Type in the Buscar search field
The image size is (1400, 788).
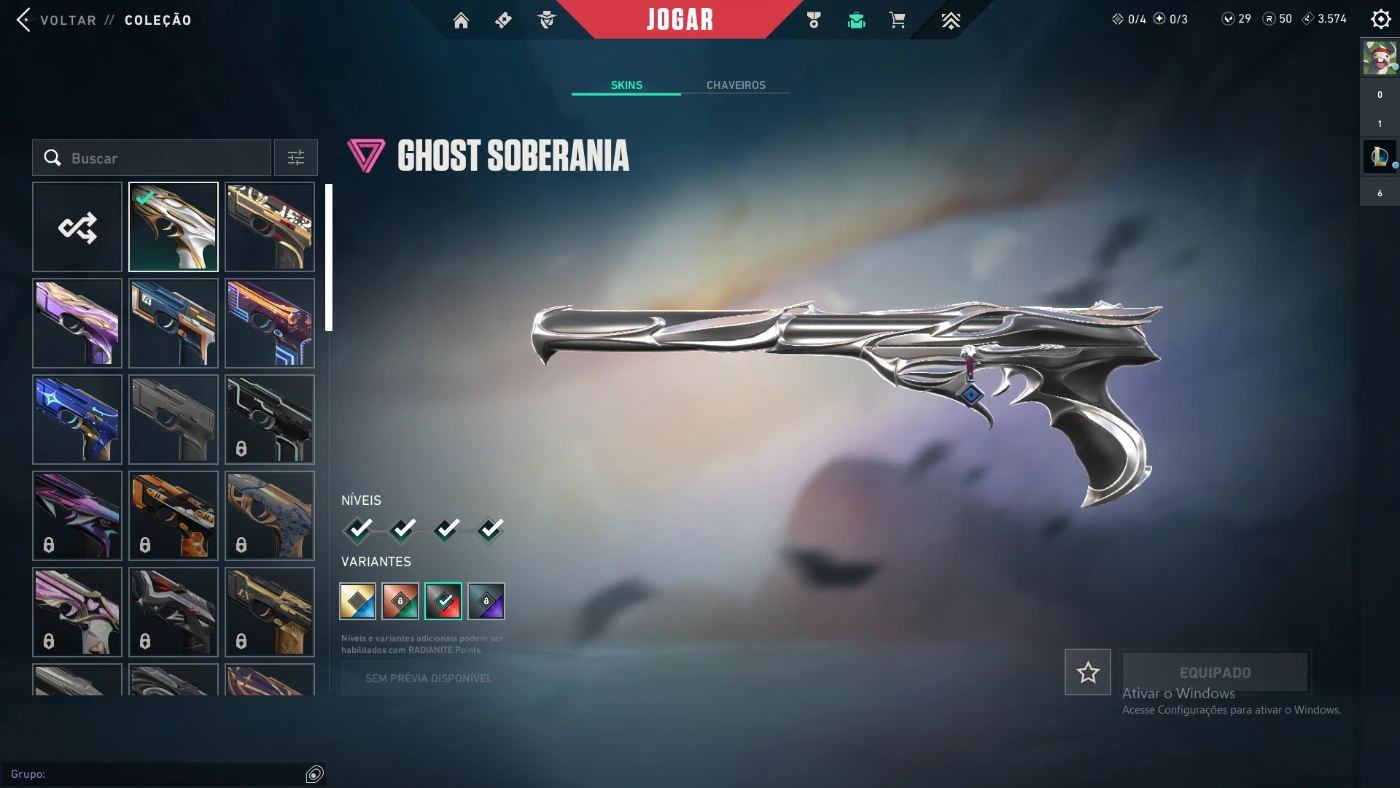160,158
